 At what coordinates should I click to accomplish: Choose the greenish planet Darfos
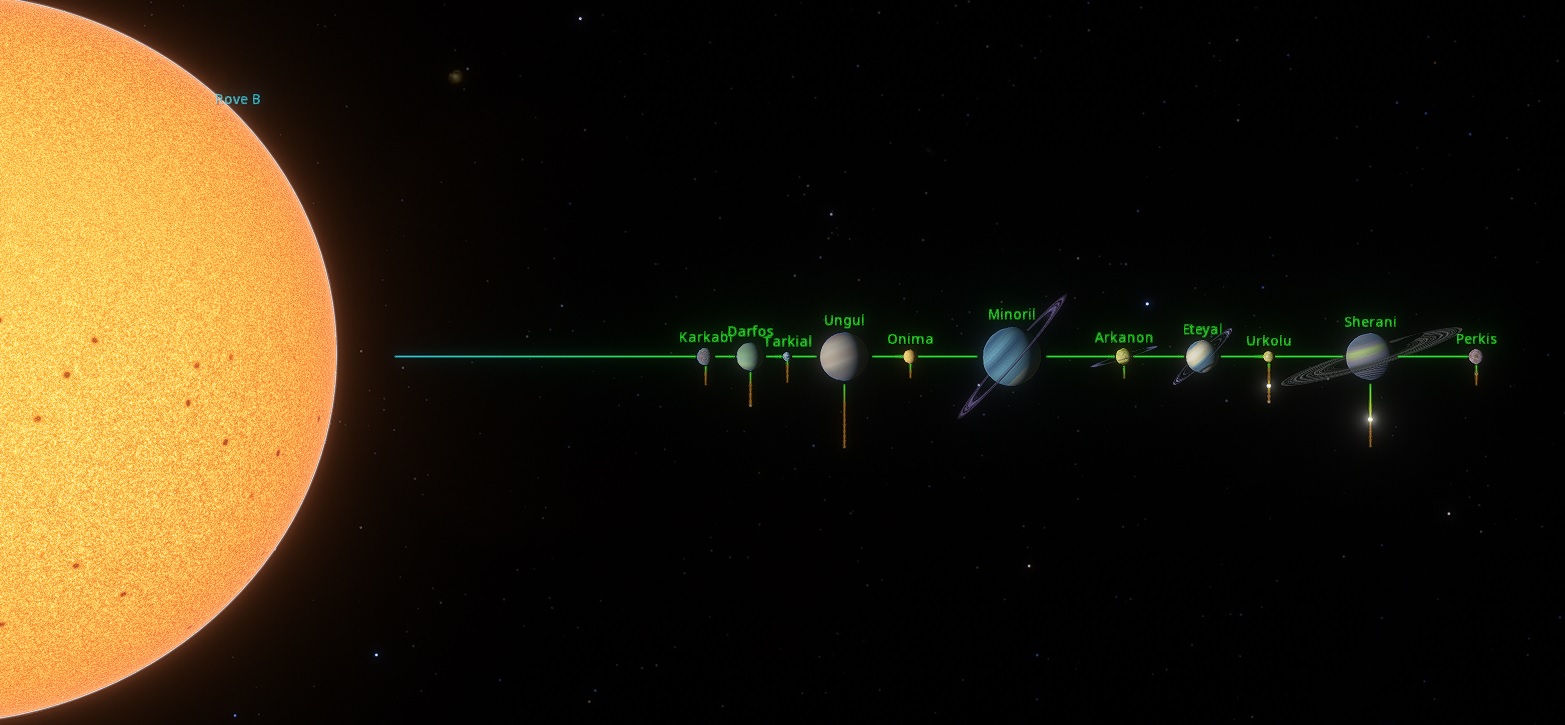747,356
